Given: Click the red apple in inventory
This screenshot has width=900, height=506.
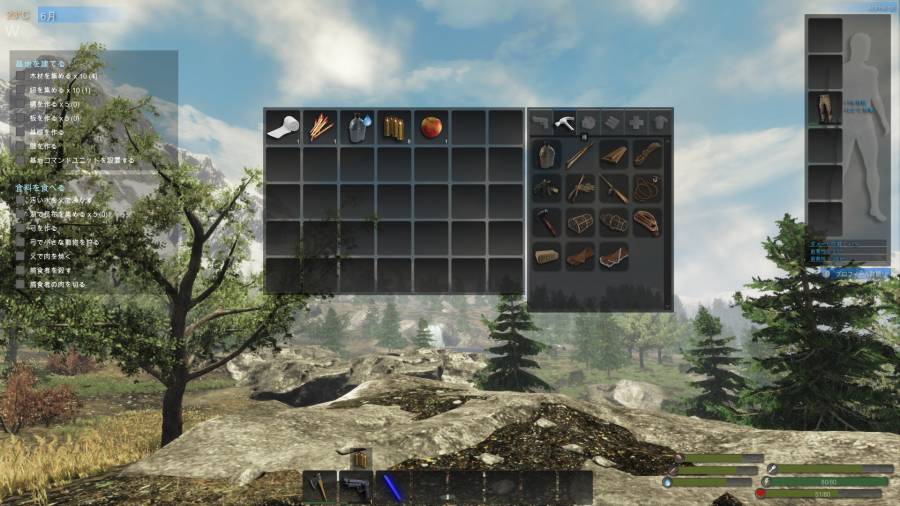Looking at the screenshot, I should coord(431,127).
